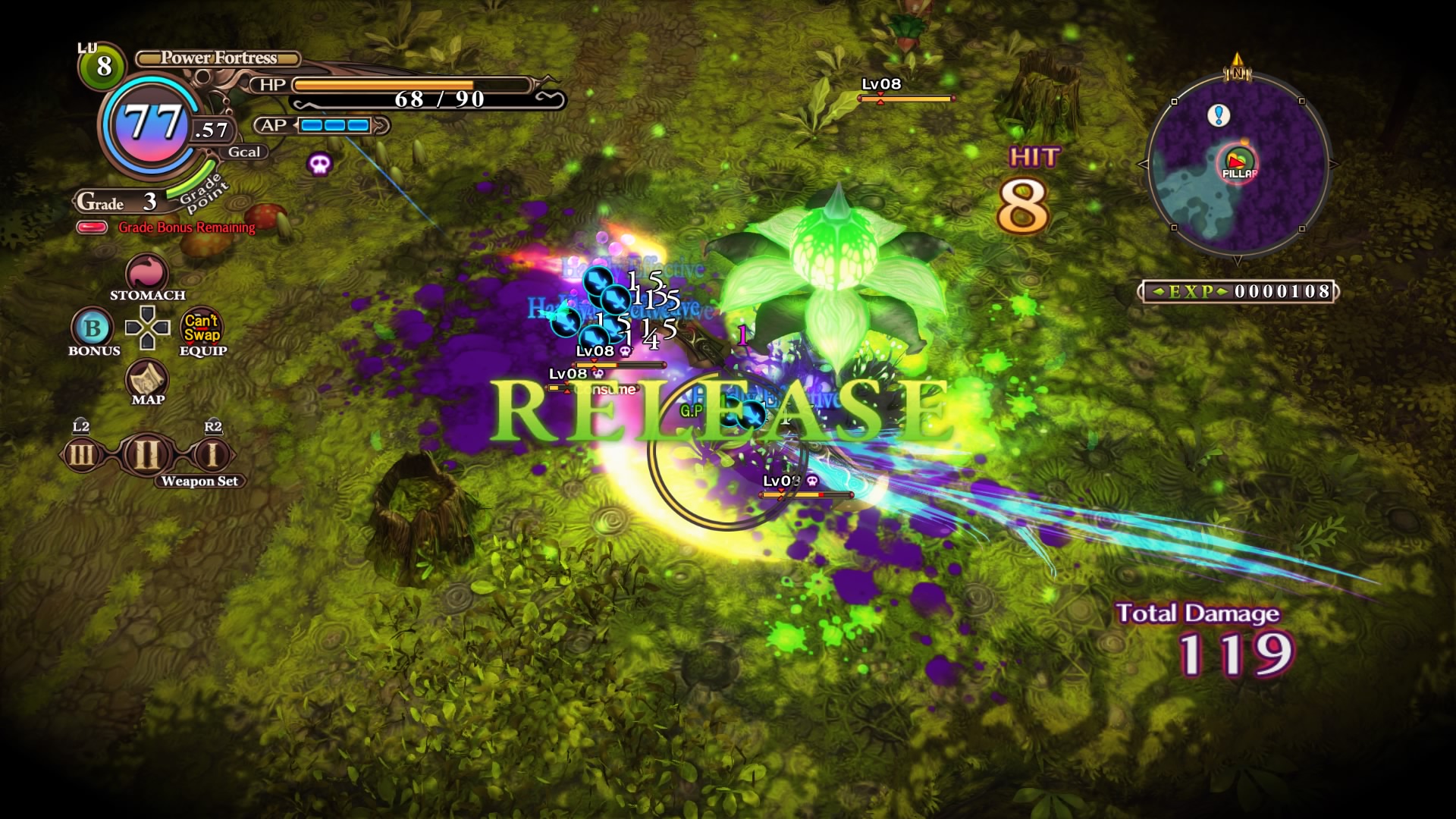This screenshot has width=1456, height=819.
Task: Click the exclamation marker on the minimap
Action: (x=1219, y=115)
